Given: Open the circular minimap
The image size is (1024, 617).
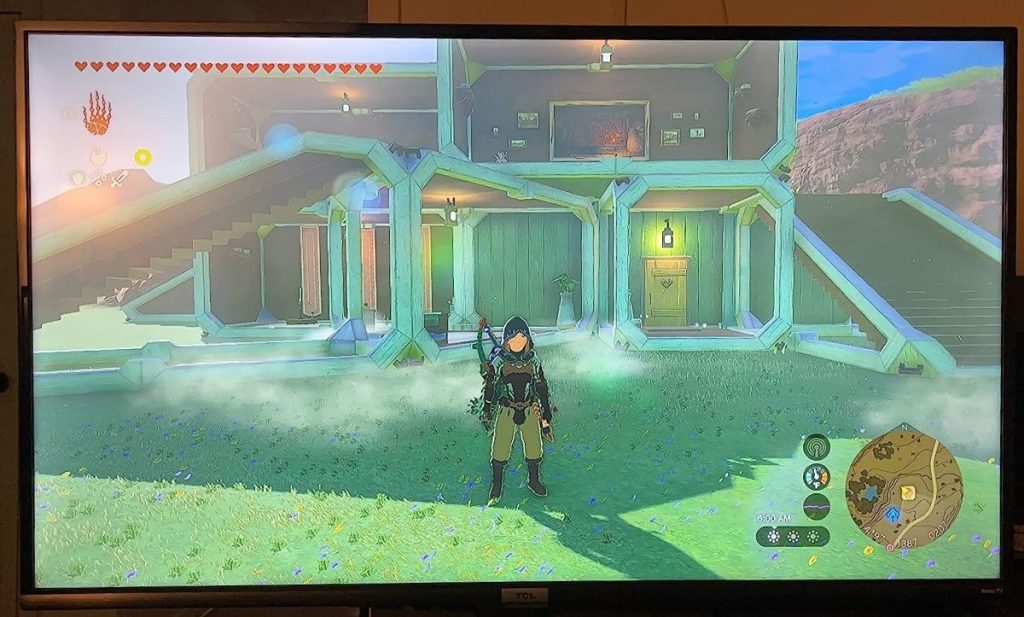Looking at the screenshot, I should [904, 486].
